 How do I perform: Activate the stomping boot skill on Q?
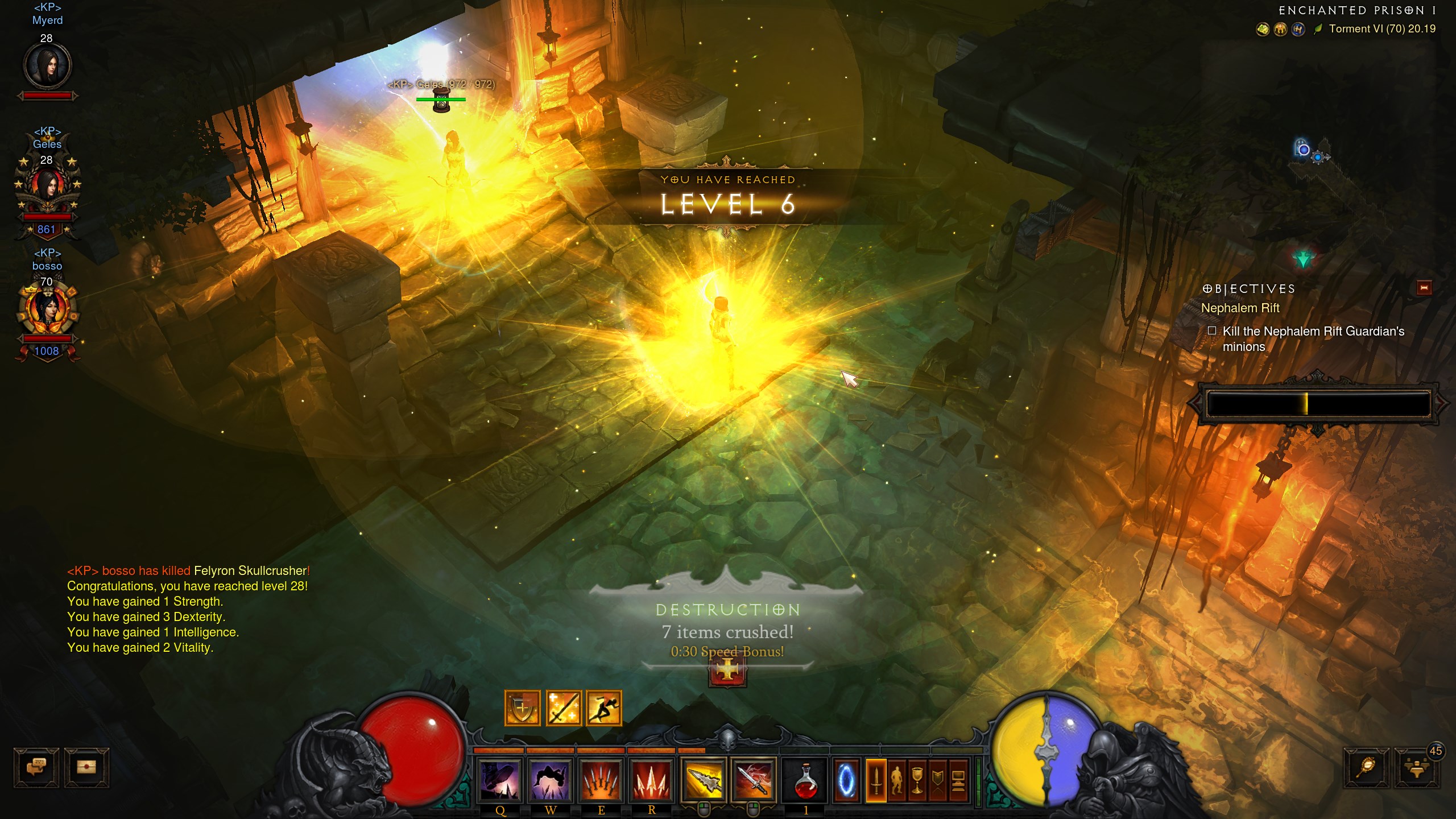point(500,780)
